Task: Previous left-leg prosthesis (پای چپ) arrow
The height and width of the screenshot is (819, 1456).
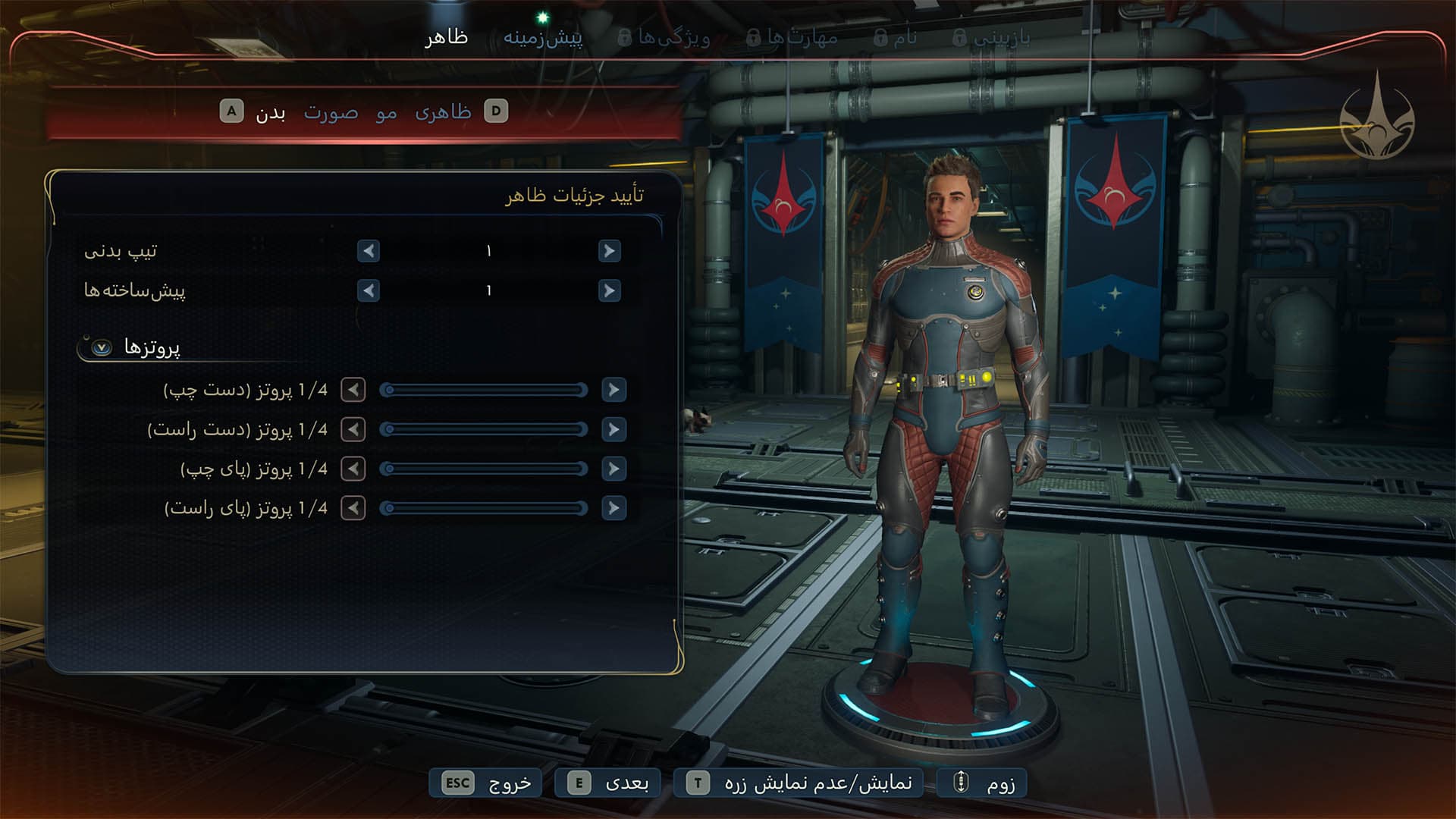Action: (x=353, y=469)
